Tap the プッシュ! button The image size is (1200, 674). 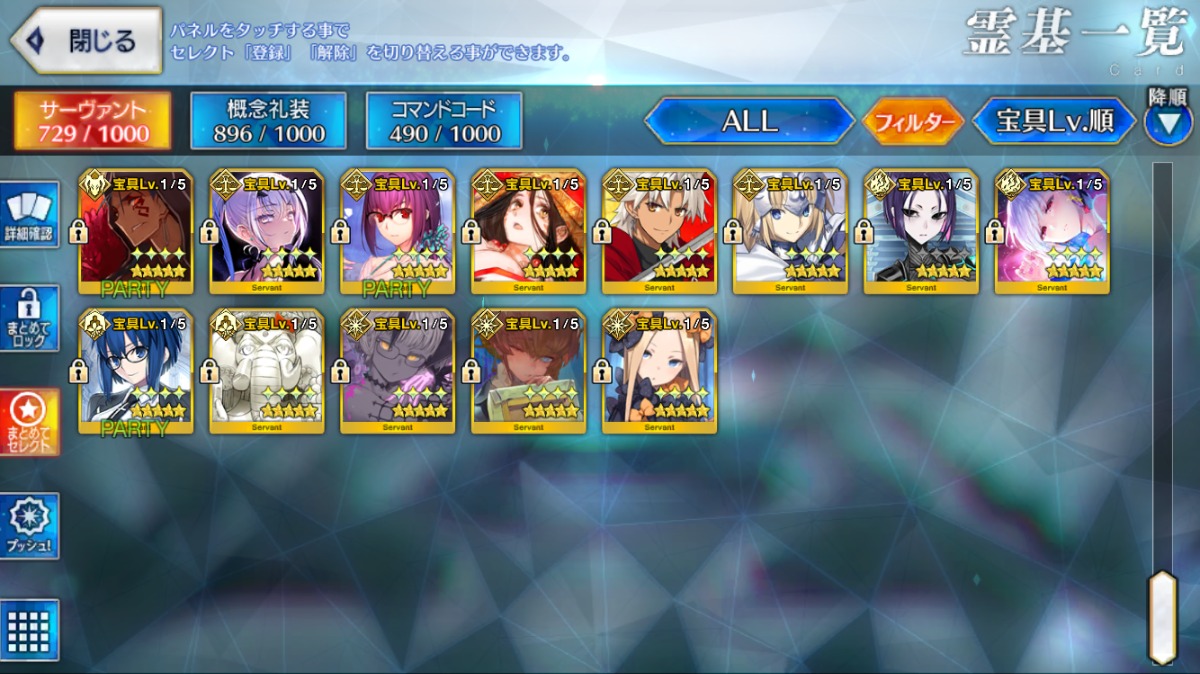tap(30, 525)
